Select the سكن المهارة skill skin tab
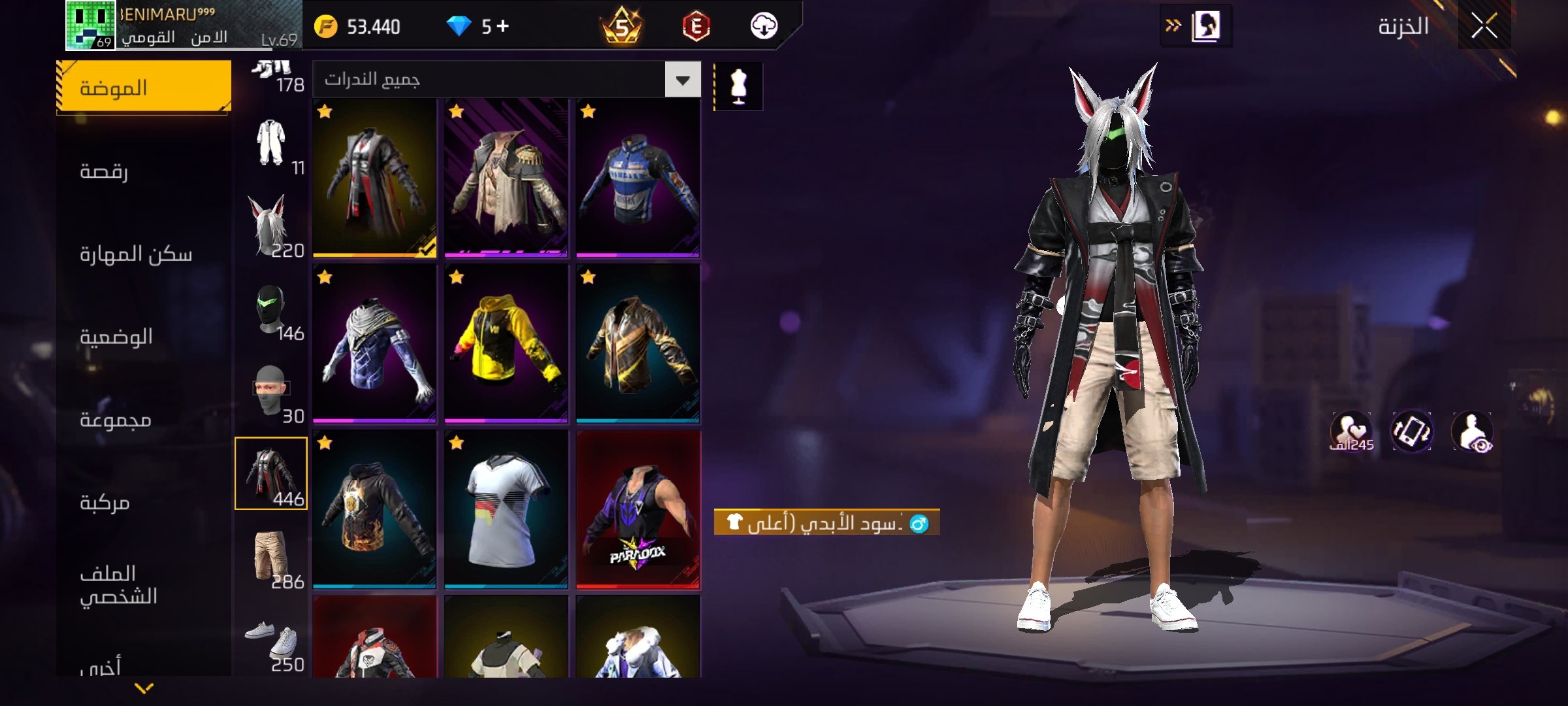This screenshot has height=706, width=1568. point(144,254)
